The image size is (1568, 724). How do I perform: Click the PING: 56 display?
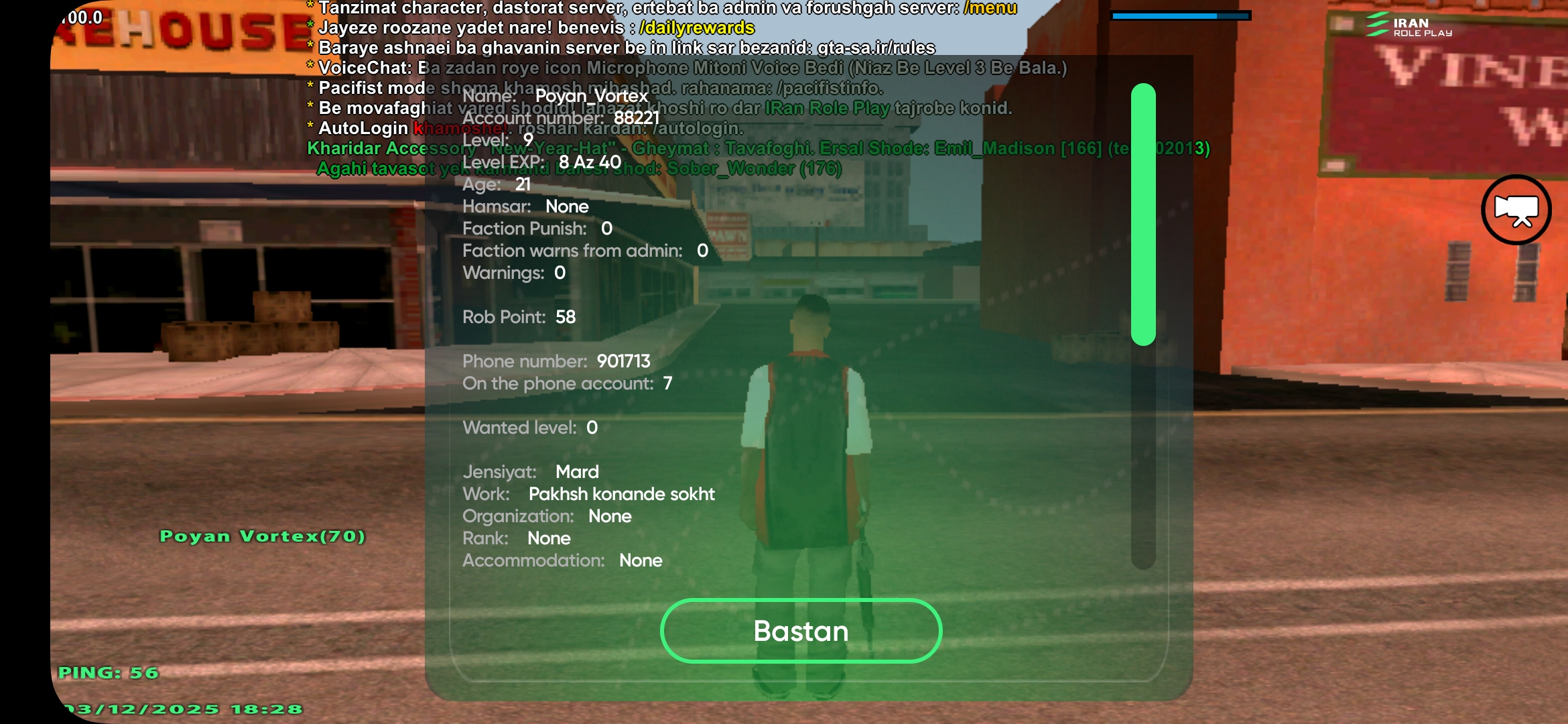point(107,674)
